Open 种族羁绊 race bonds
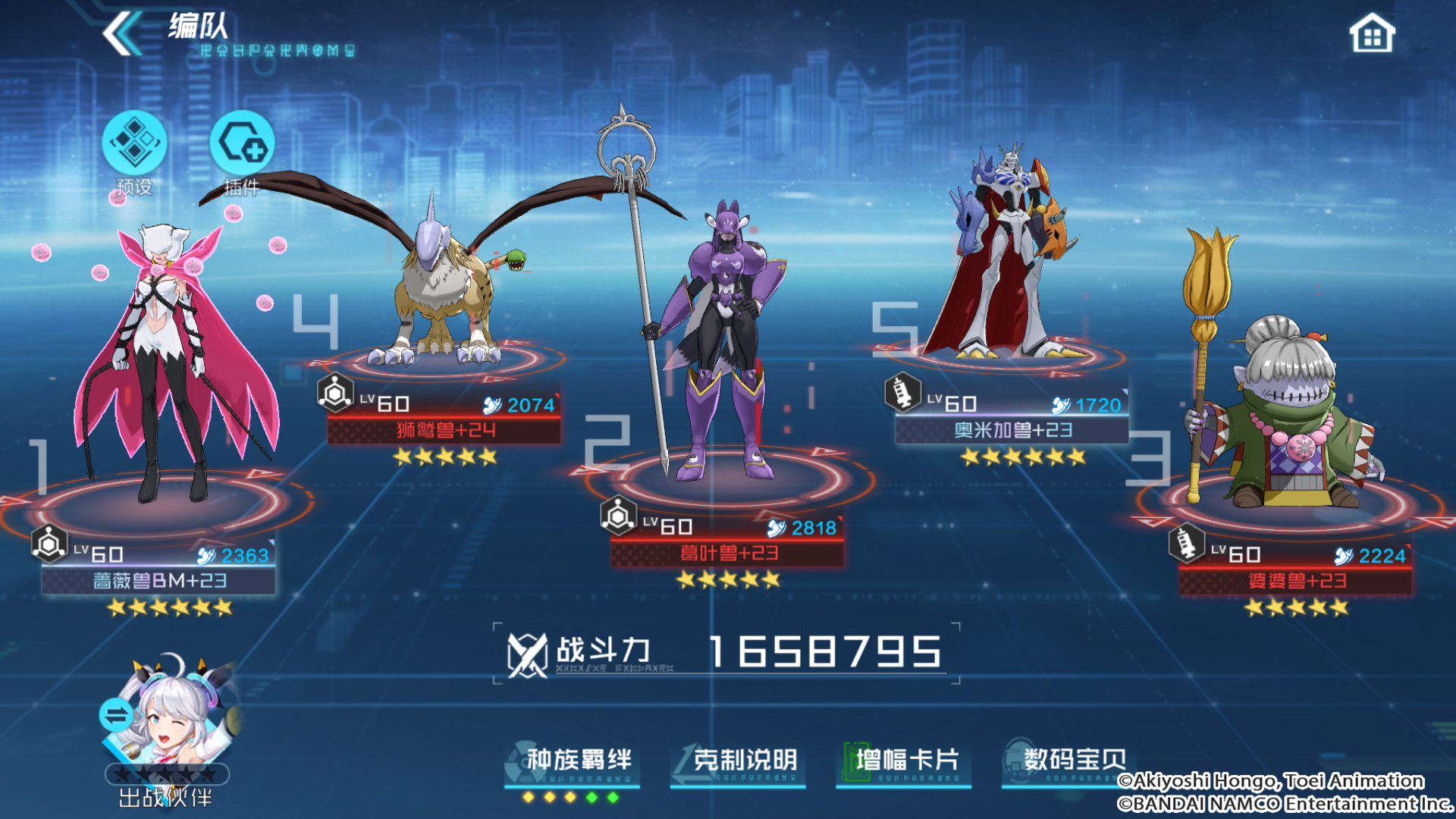The image size is (1456, 819). pyautogui.click(x=573, y=761)
